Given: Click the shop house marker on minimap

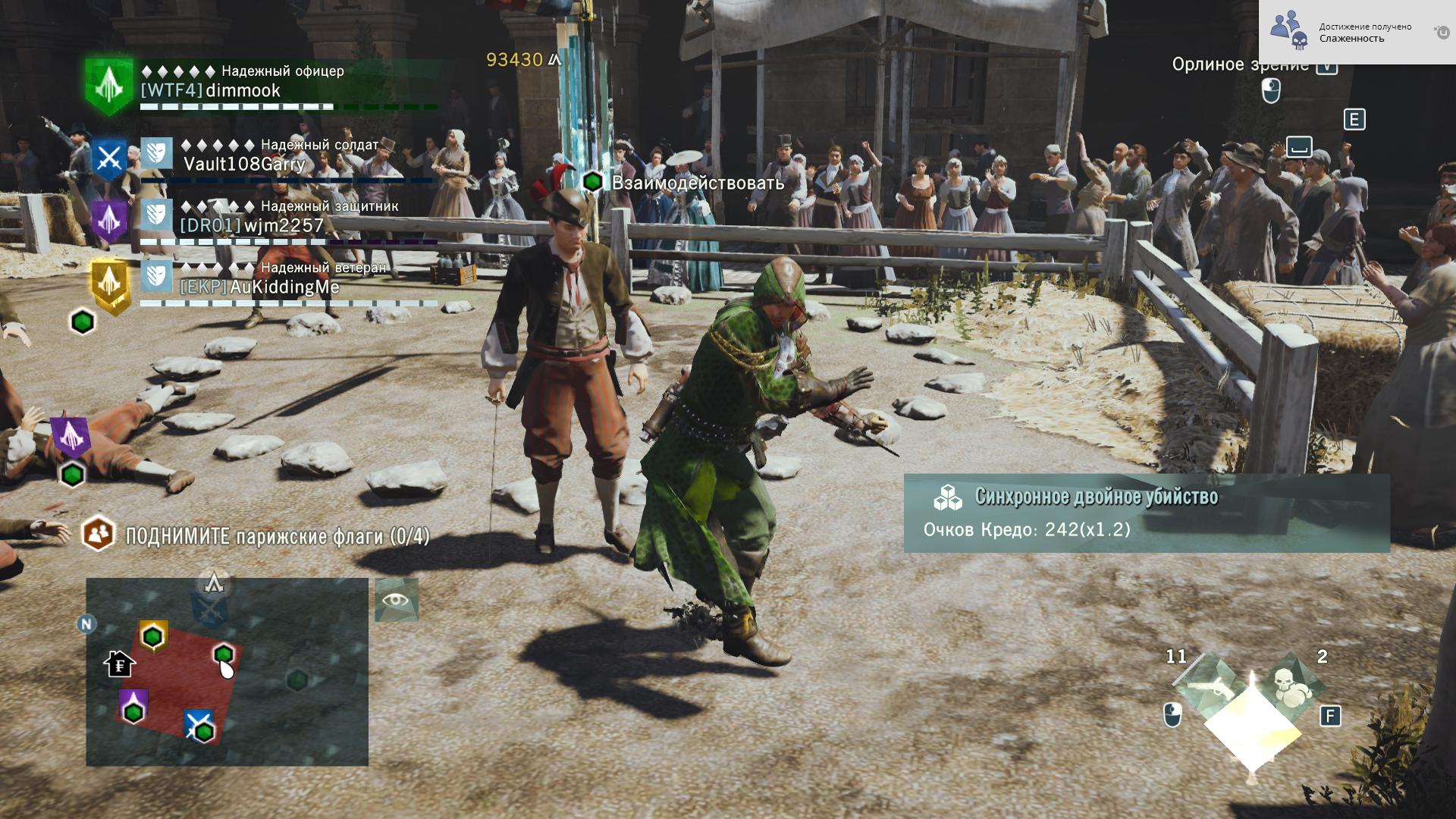Looking at the screenshot, I should [x=119, y=664].
